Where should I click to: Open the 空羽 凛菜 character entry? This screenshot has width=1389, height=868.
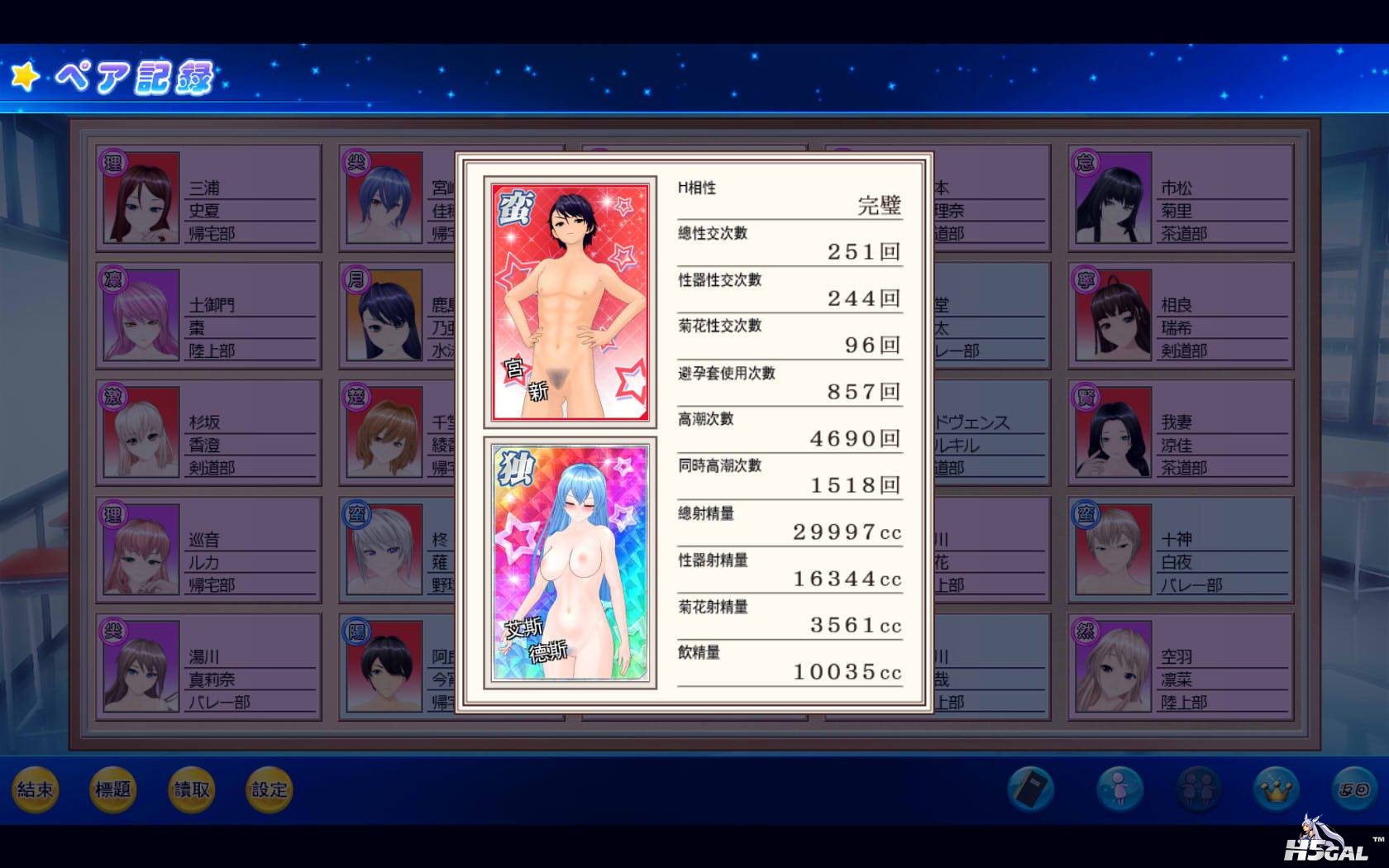point(1180,667)
